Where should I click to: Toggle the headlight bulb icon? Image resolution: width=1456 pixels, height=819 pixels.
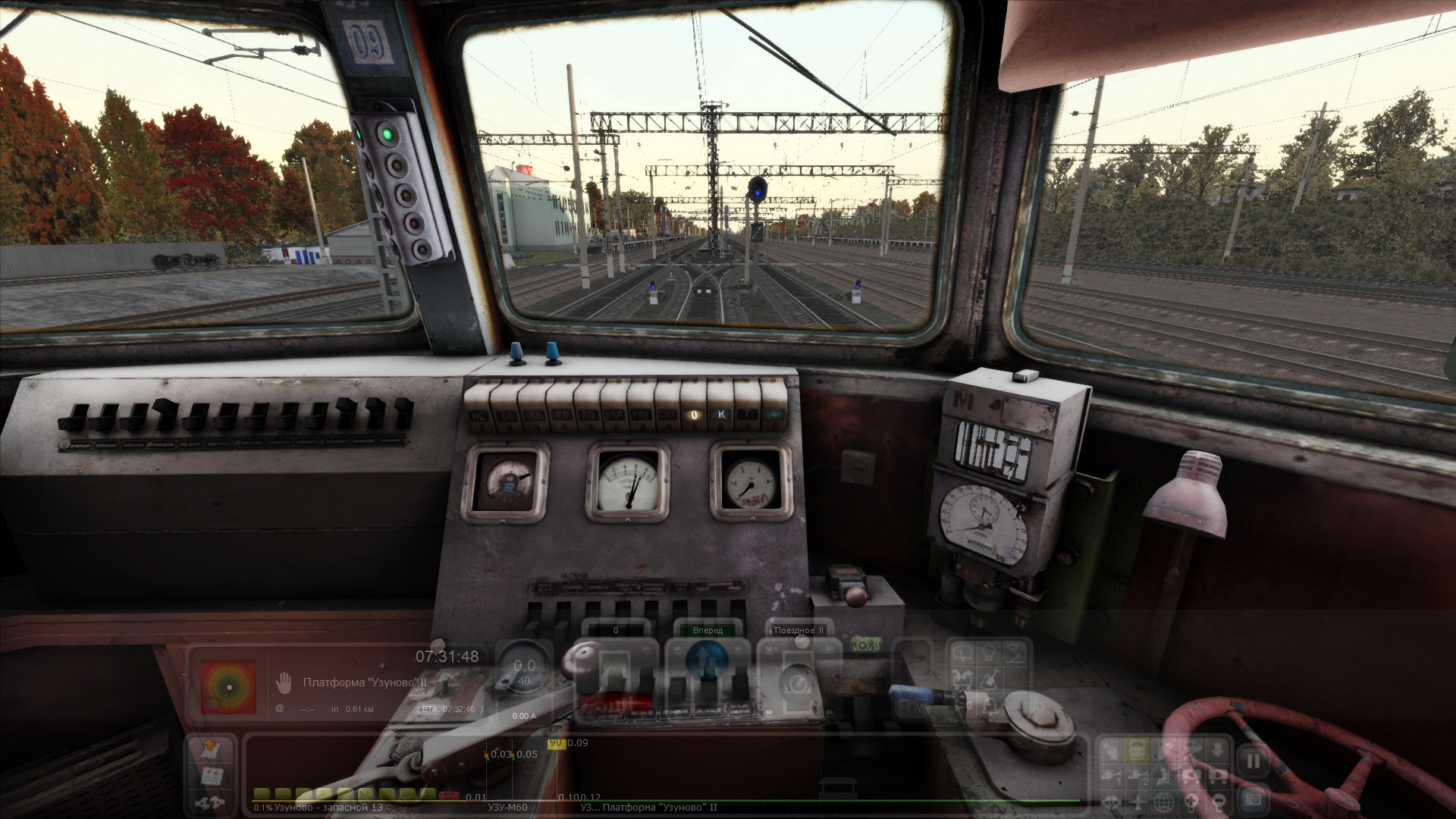pos(990,653)
